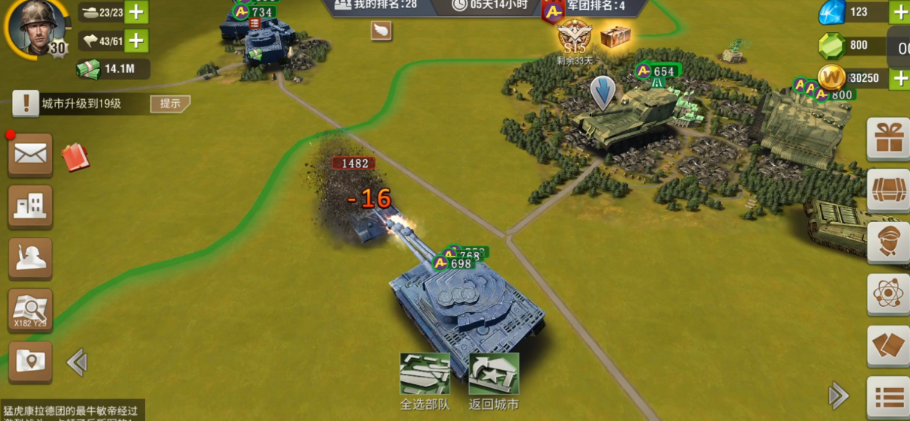This screenshot has width=910, height=421.
Task: Open the city buildings menu
Action: 30,207
